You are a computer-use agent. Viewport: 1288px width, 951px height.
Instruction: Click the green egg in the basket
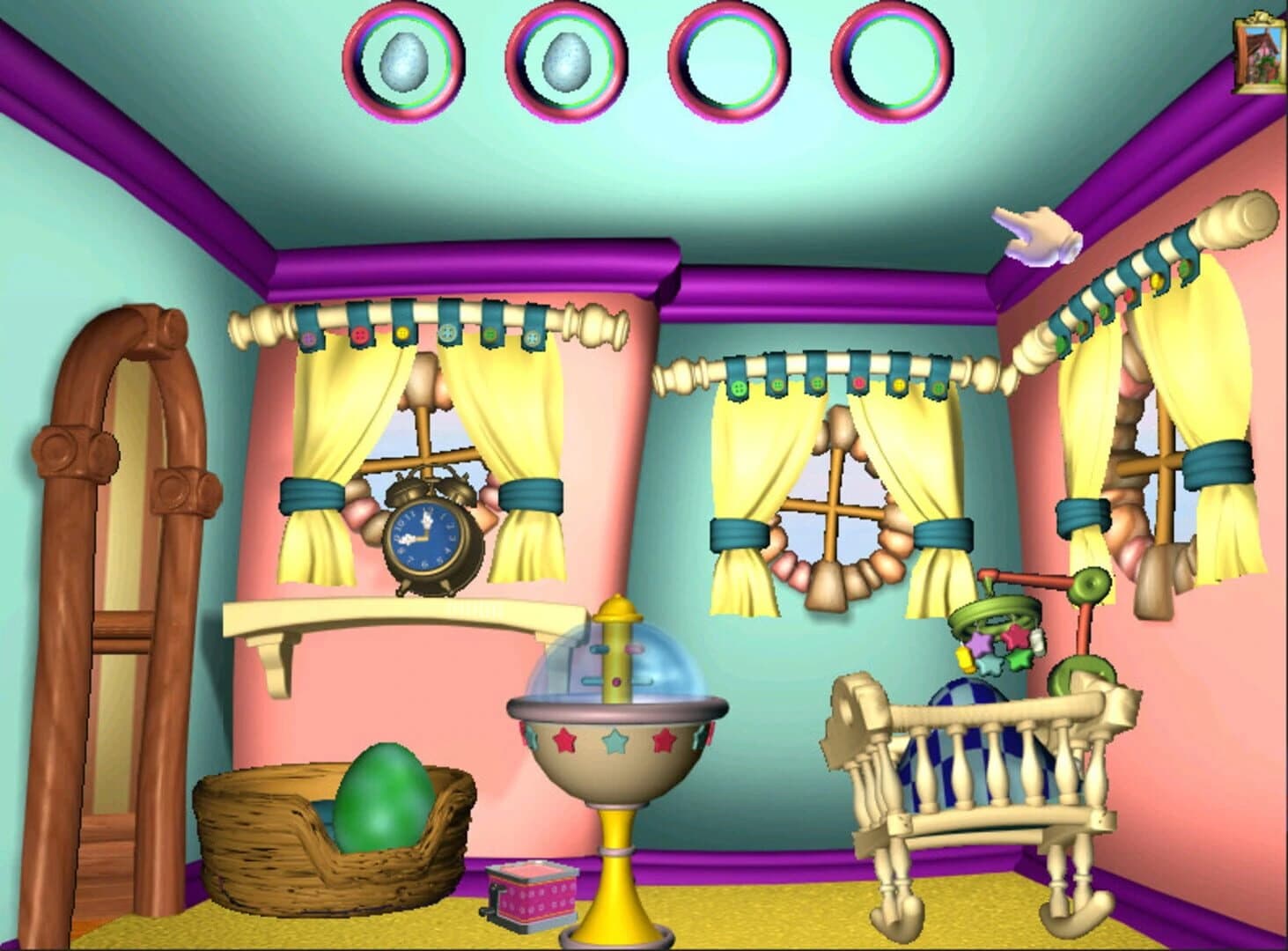point(383,801)
